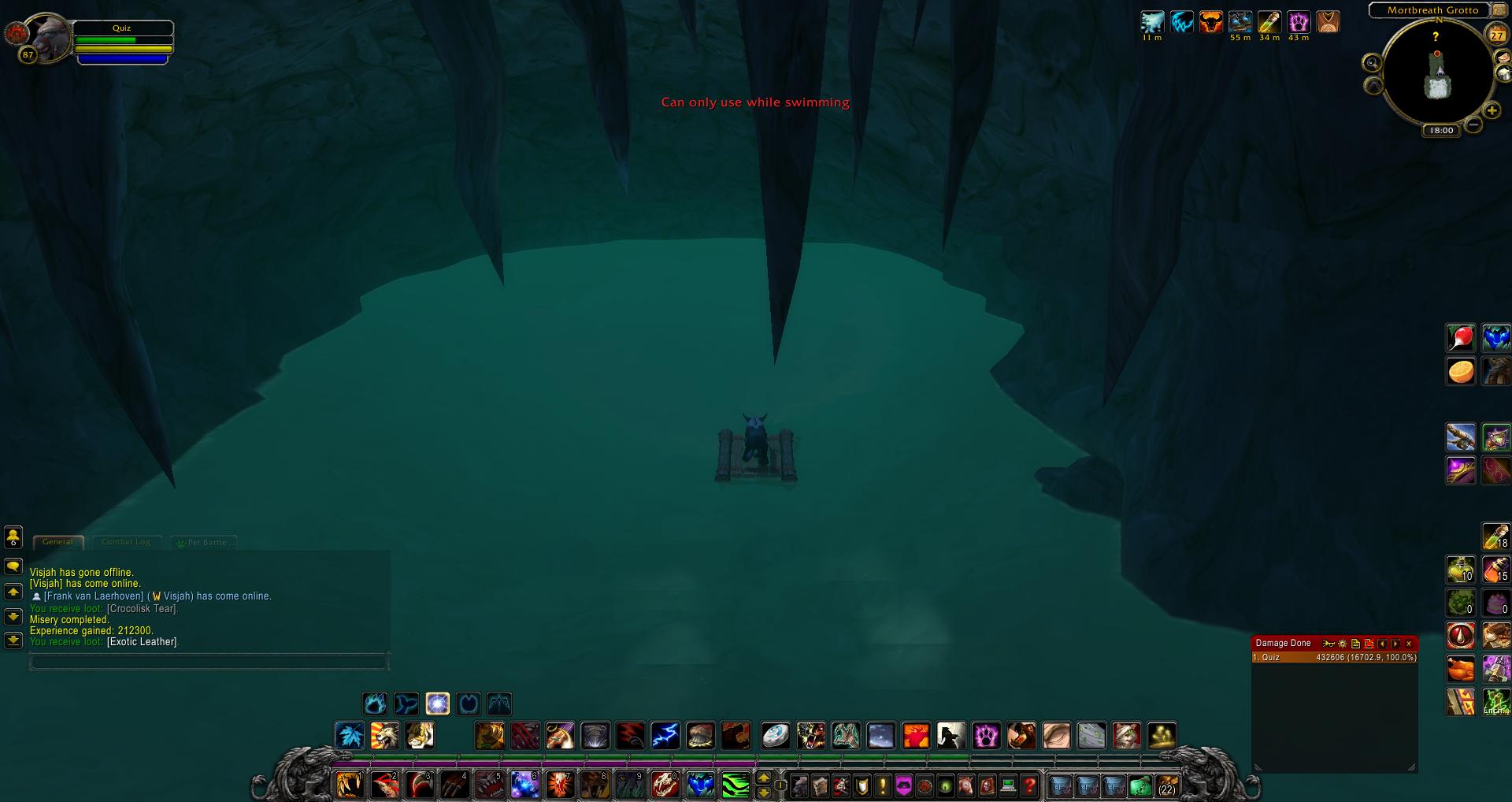Select the glowing white orb stance button
The width and height of the screenshot is (1512, 802).
point(437,704)
